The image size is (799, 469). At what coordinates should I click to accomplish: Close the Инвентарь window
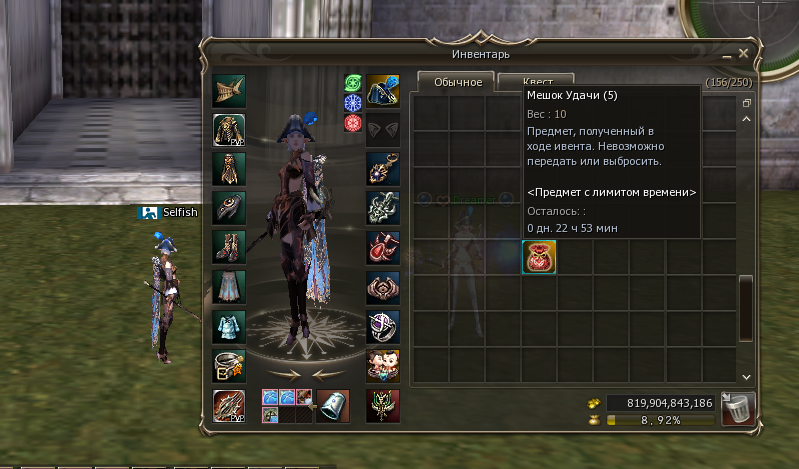click(743, 53)
